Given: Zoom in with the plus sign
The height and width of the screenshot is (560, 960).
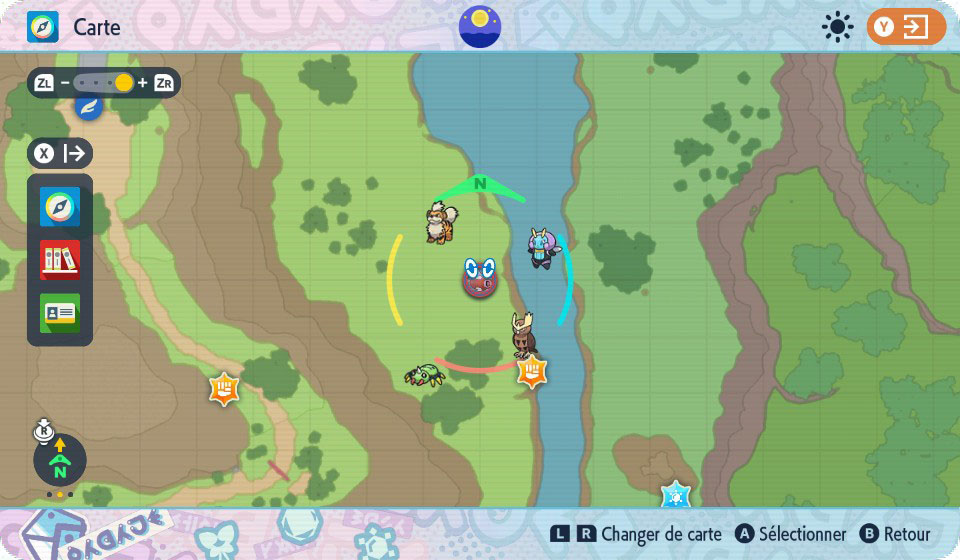Looking at the screenshot, I should [x=143, y=83].
